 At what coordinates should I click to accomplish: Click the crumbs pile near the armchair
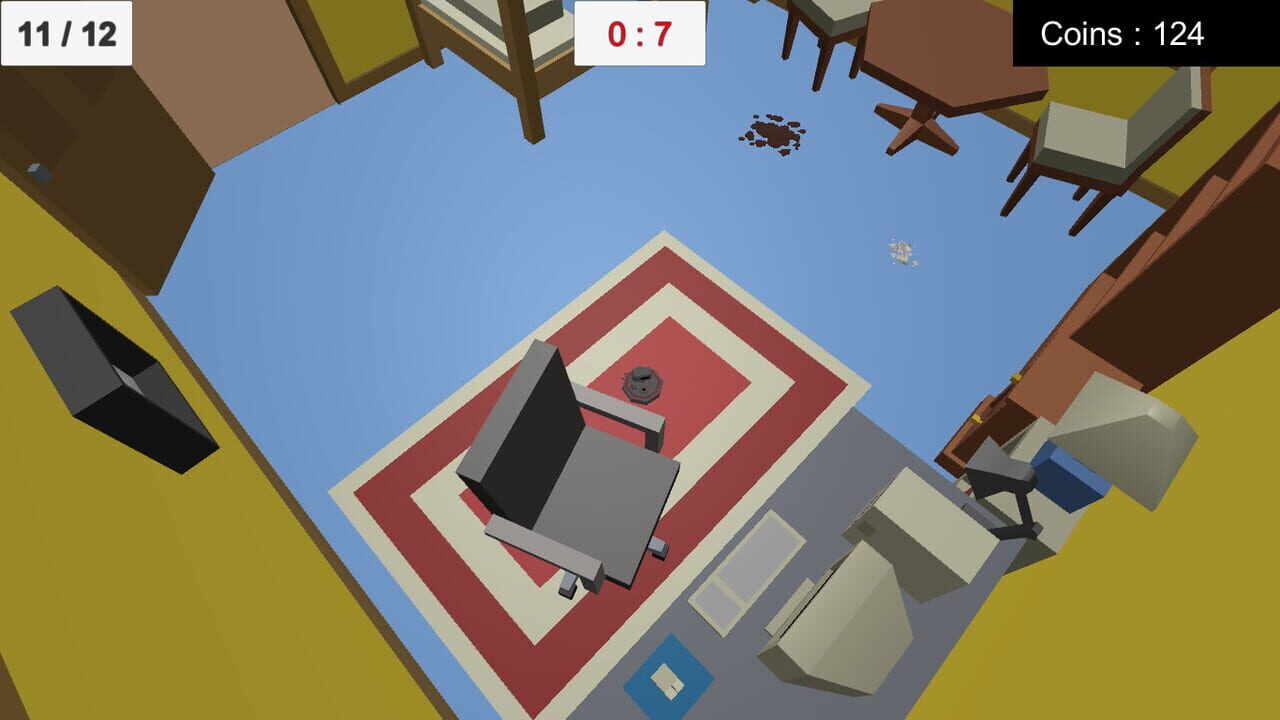point(900,252)
